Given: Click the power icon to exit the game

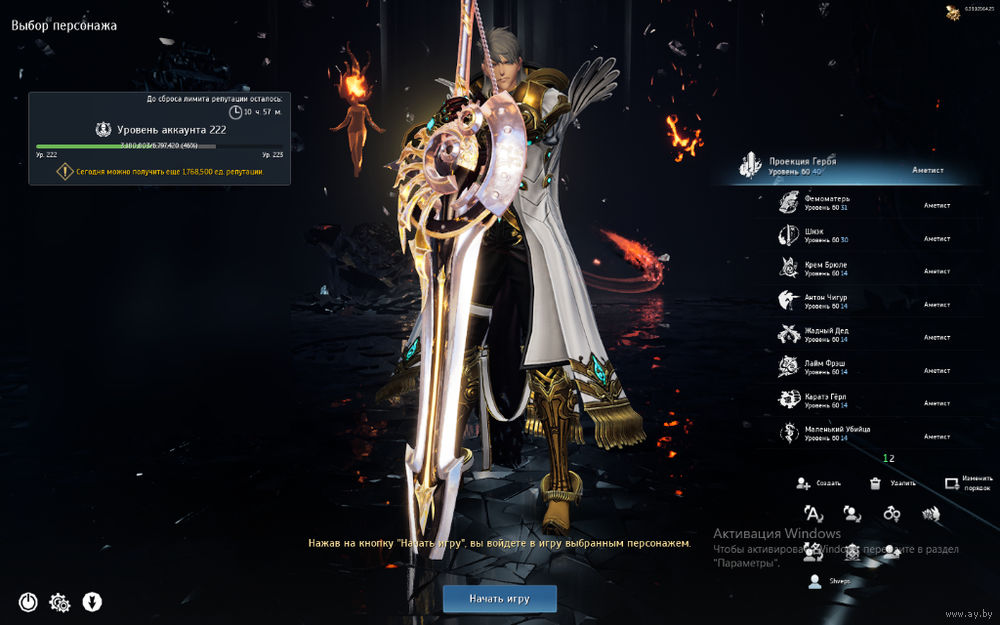Looking at the screenshot, I should 28,602.
